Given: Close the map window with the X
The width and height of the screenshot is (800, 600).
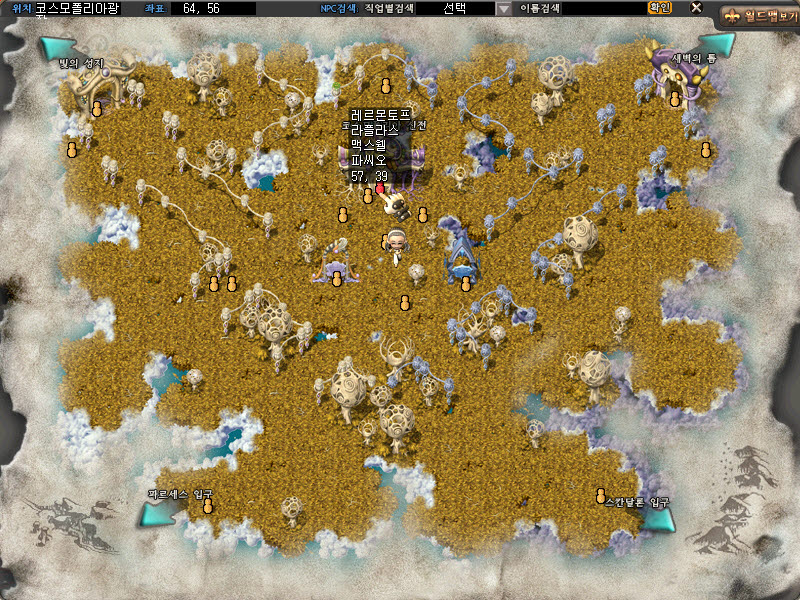Looking at the screenshot, I should (x=696, y=8).
